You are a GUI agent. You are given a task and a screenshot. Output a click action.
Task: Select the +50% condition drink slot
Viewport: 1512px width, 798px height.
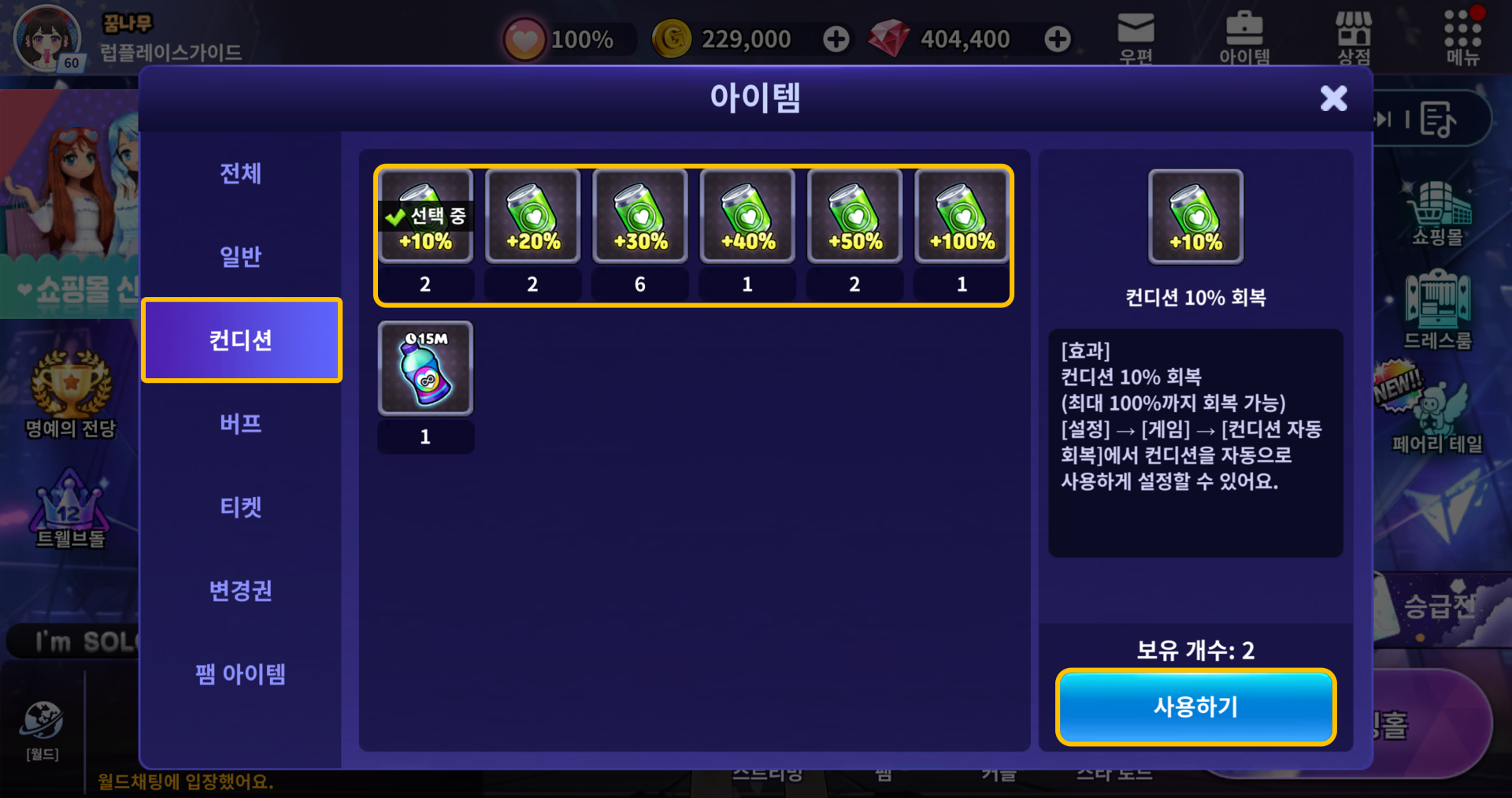point(854,217)
